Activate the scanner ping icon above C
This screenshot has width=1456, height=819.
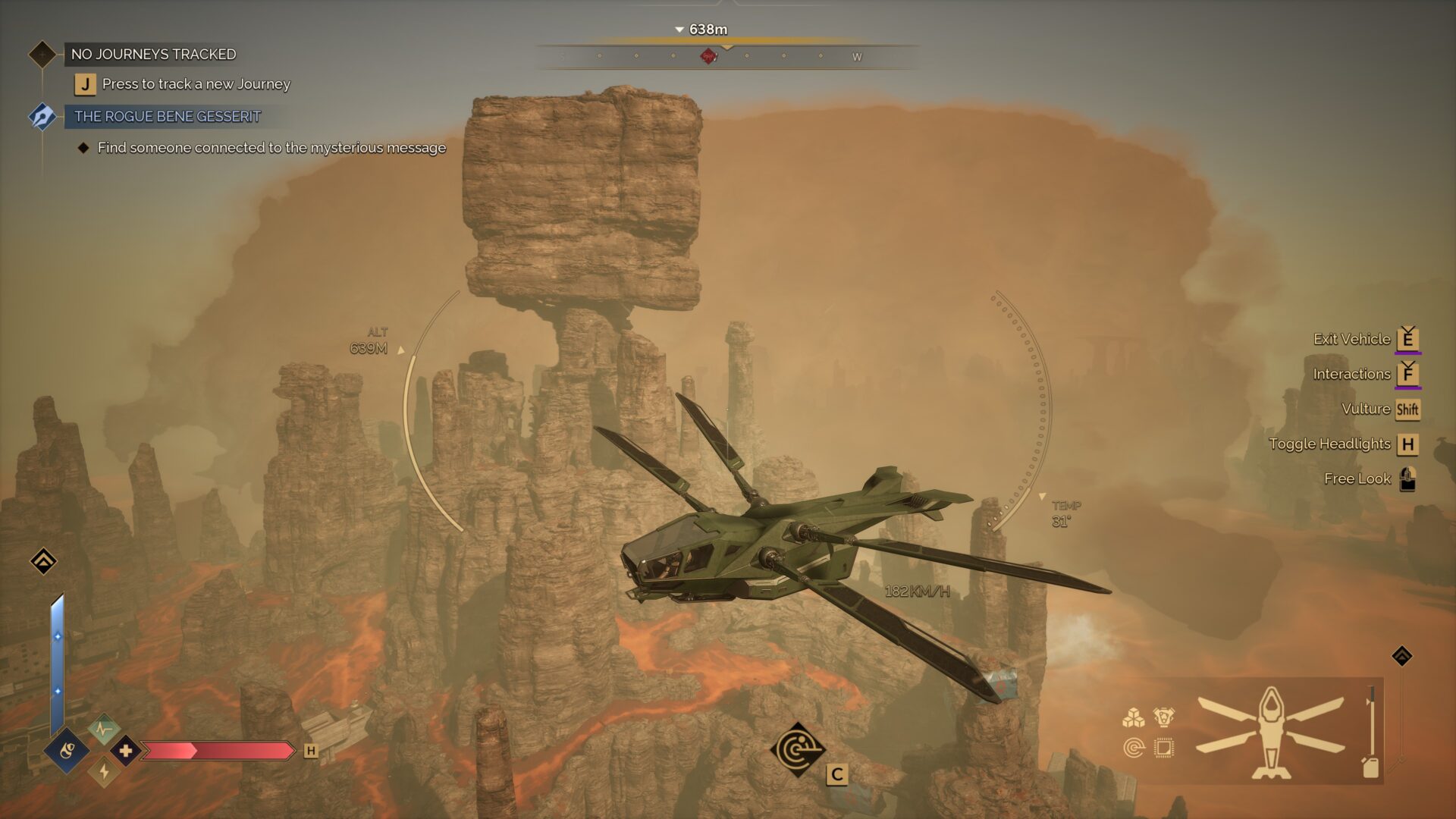click(797, 750)
